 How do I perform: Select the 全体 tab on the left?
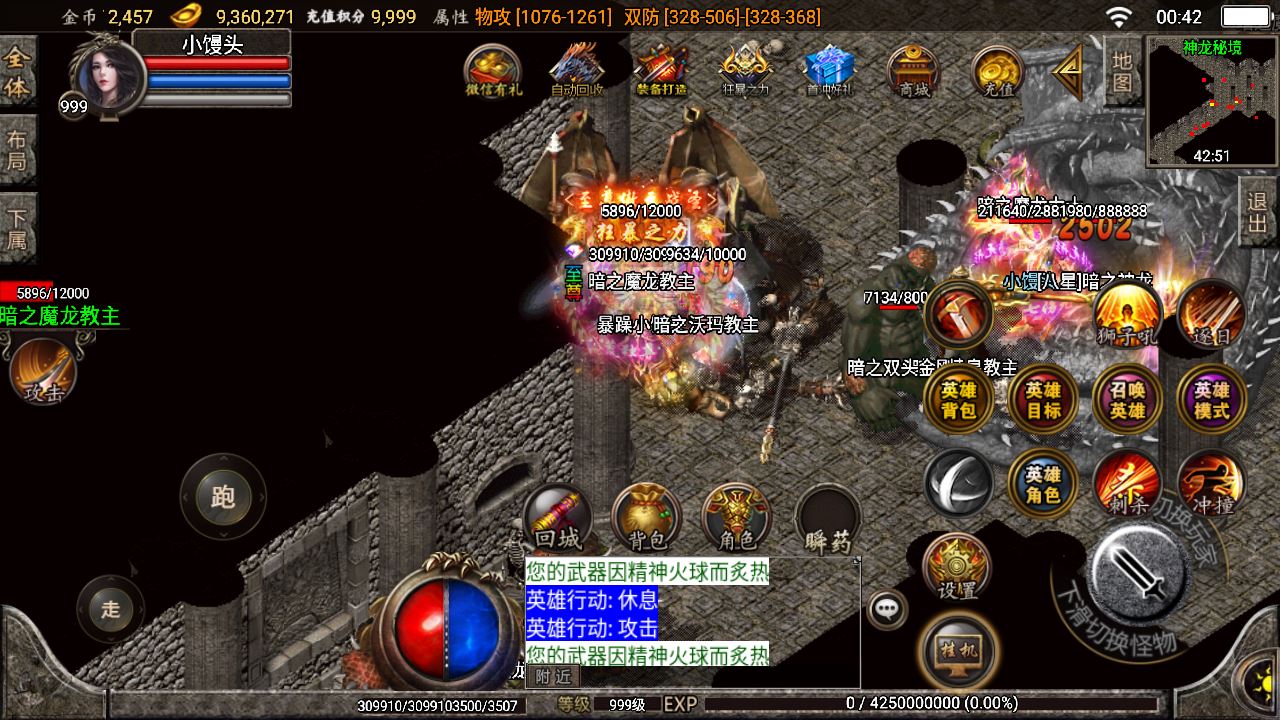click(17, 72)
